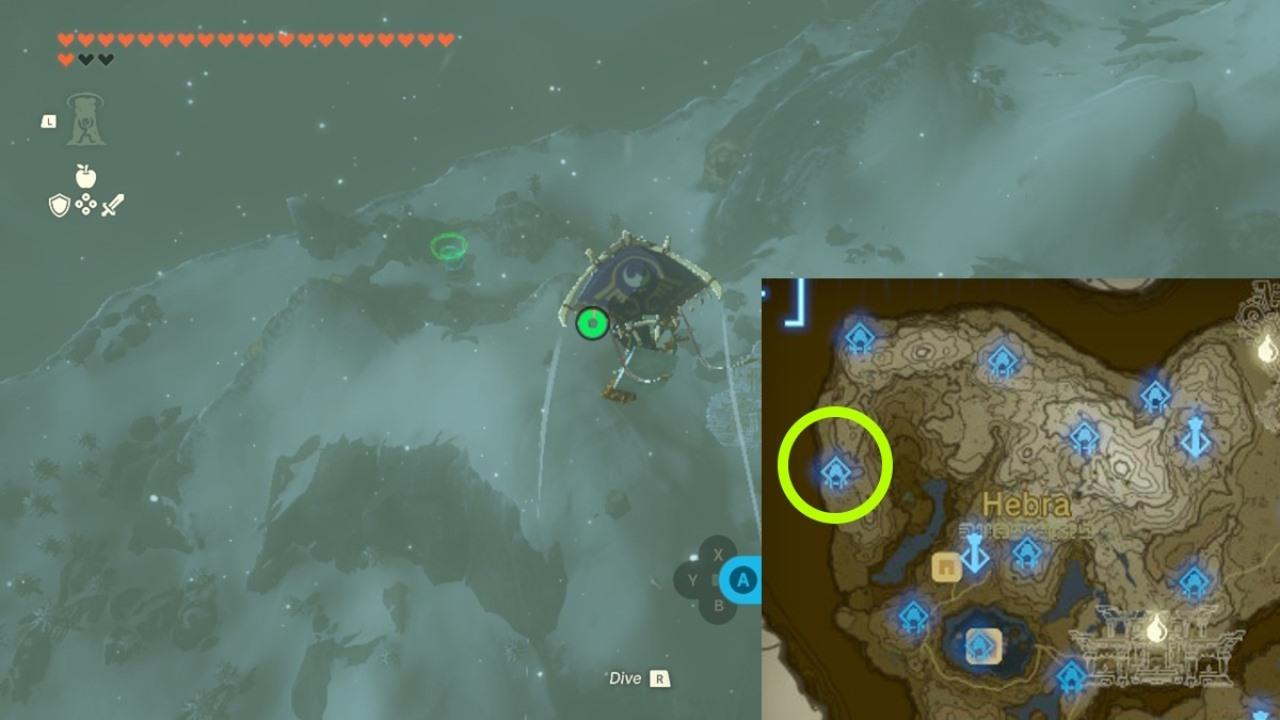1280x720 pixels.
Task: Select the sword icon in the HUD
Action: pos(114,204)
